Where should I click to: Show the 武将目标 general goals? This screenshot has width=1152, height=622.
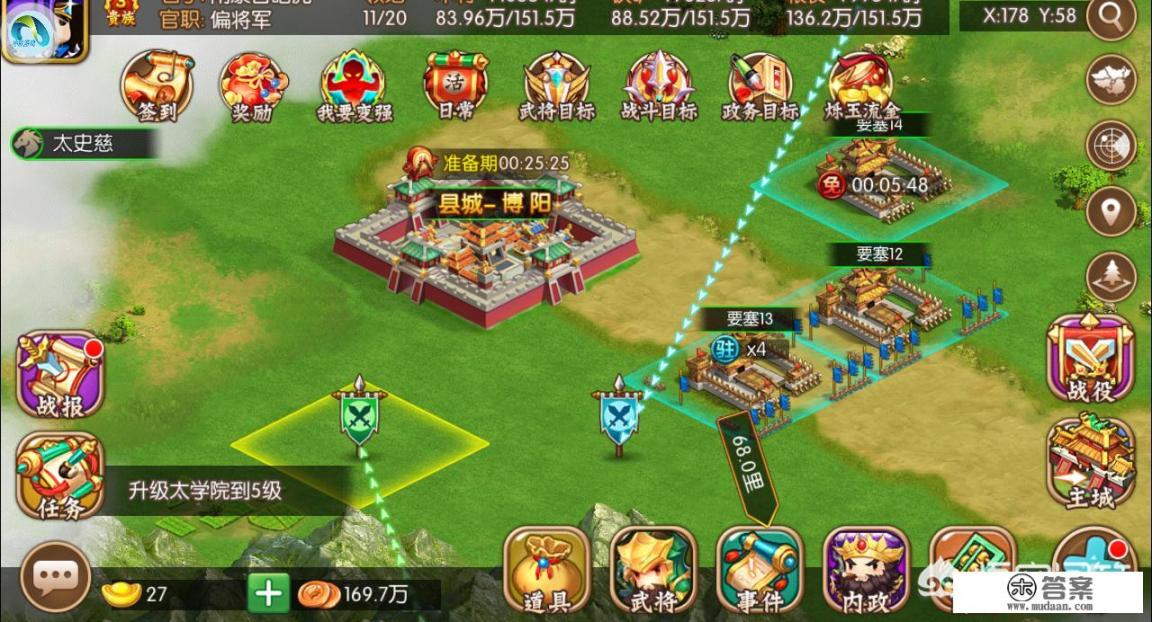[557, 86]
